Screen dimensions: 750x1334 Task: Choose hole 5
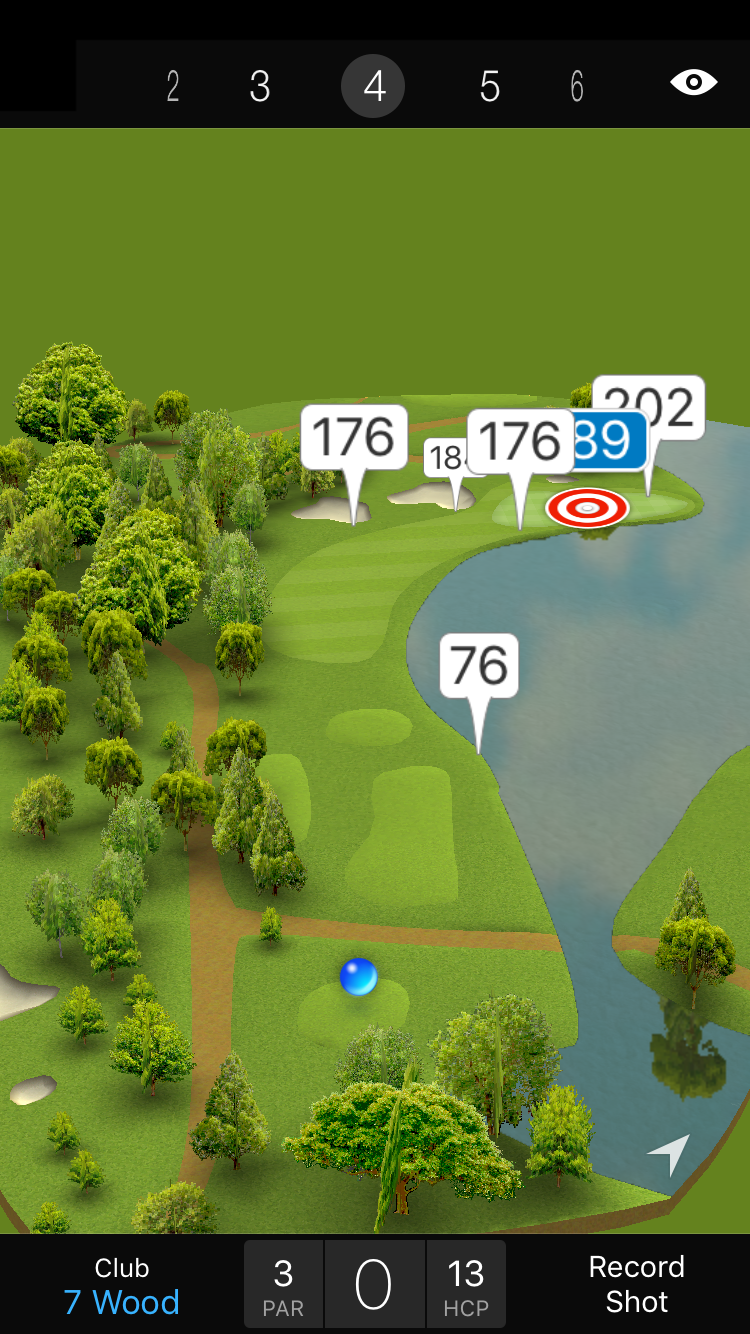click(489, 87)
